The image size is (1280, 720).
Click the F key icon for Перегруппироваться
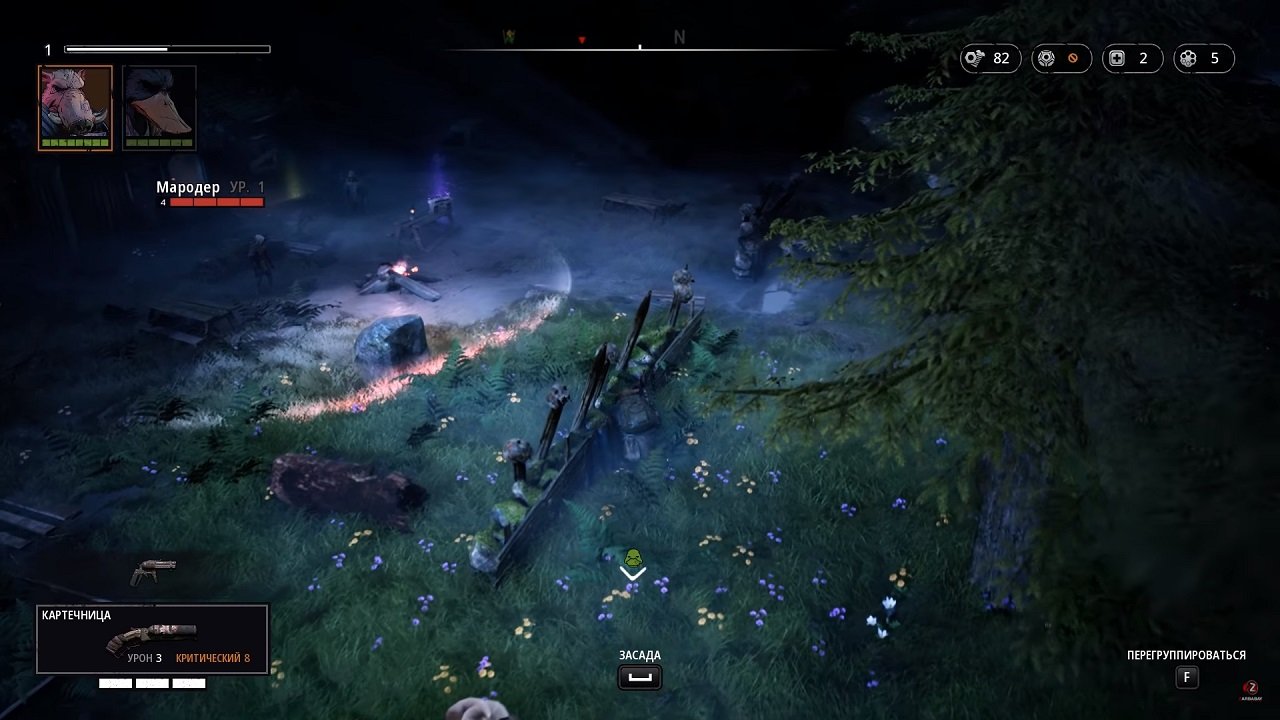tap(1187, 677)
